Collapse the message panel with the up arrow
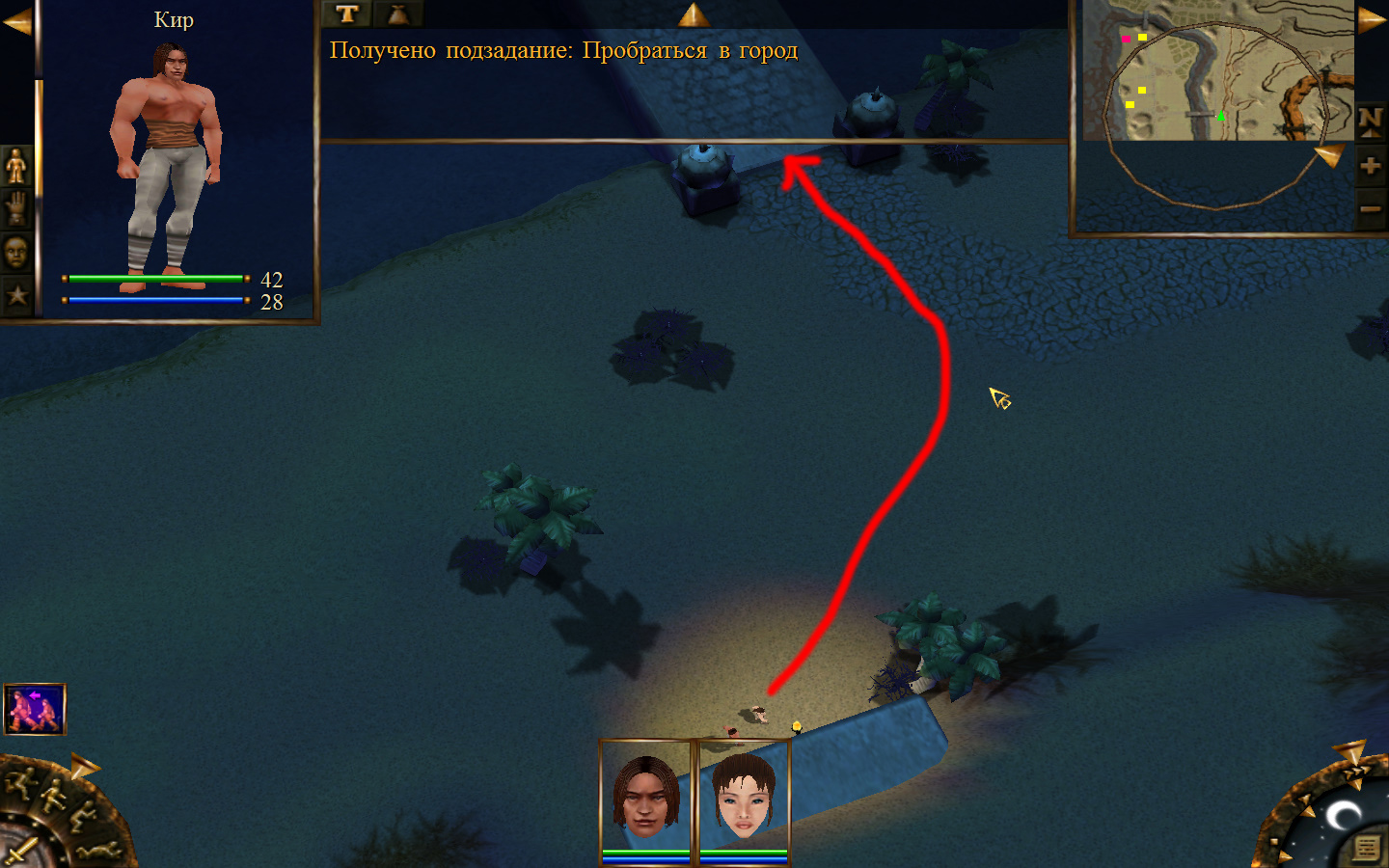Viewport: 1389px width, 868px height. coord(693,14)
